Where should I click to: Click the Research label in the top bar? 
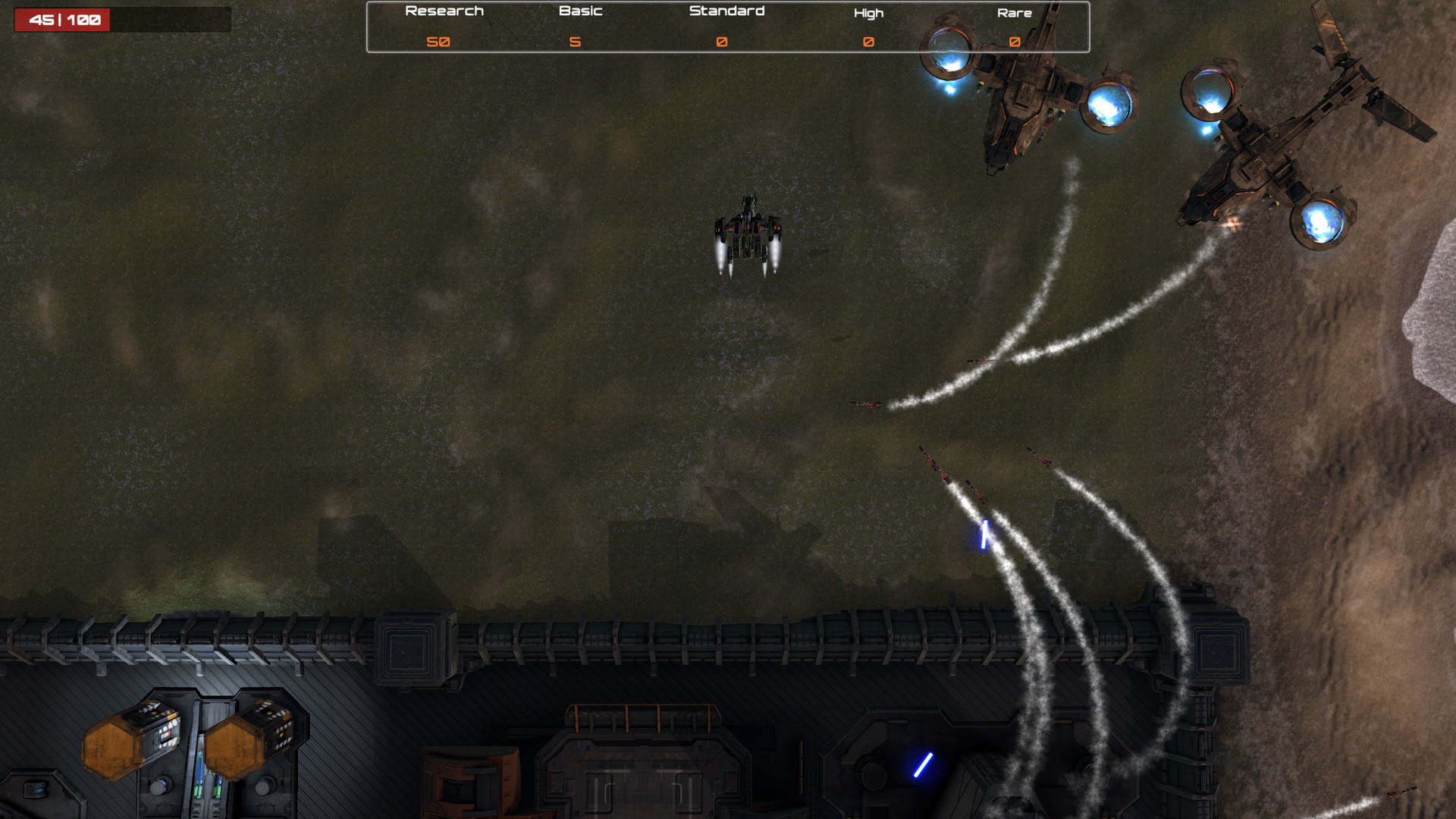(444, 11)
